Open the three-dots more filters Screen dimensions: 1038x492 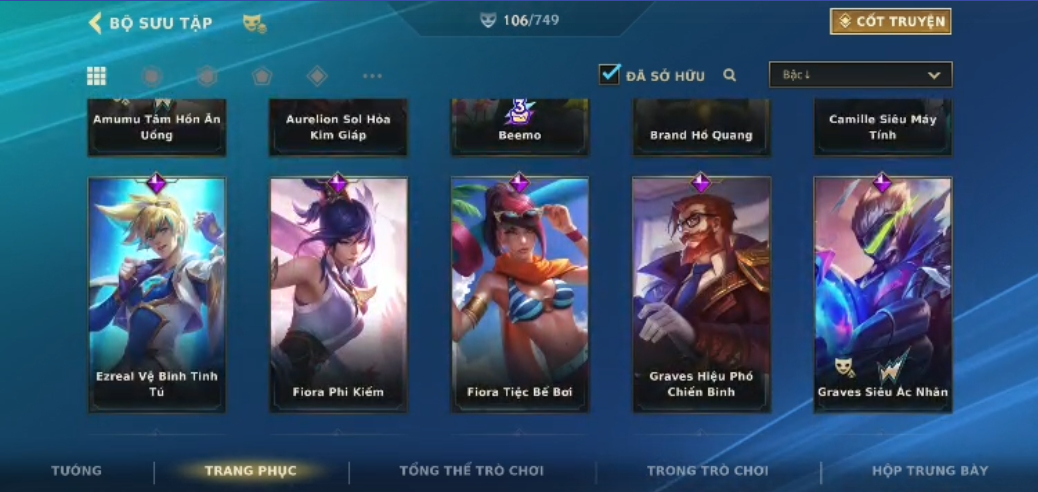click(x=372, y=76)
